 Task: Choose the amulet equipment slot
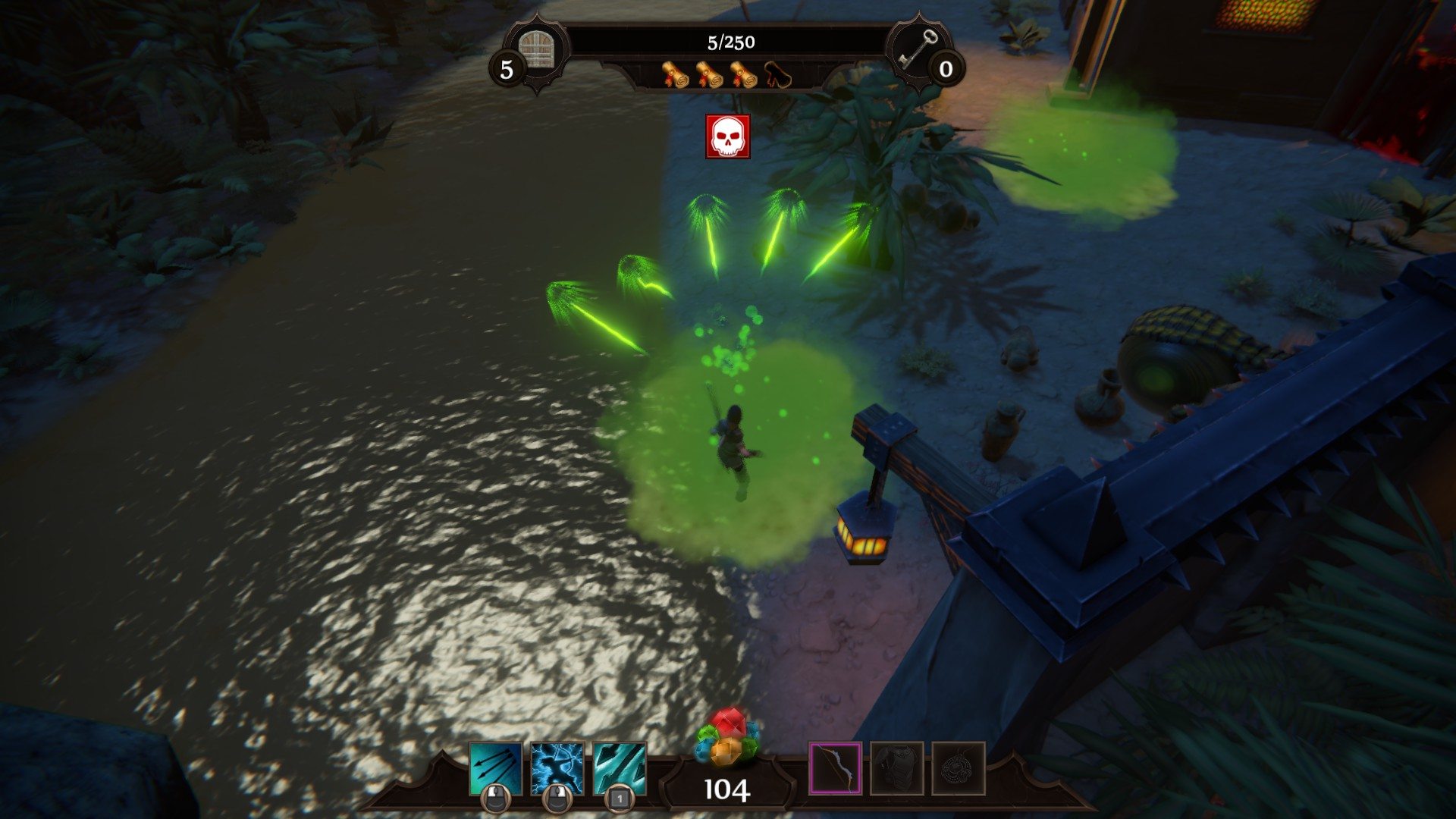(959, 768)
